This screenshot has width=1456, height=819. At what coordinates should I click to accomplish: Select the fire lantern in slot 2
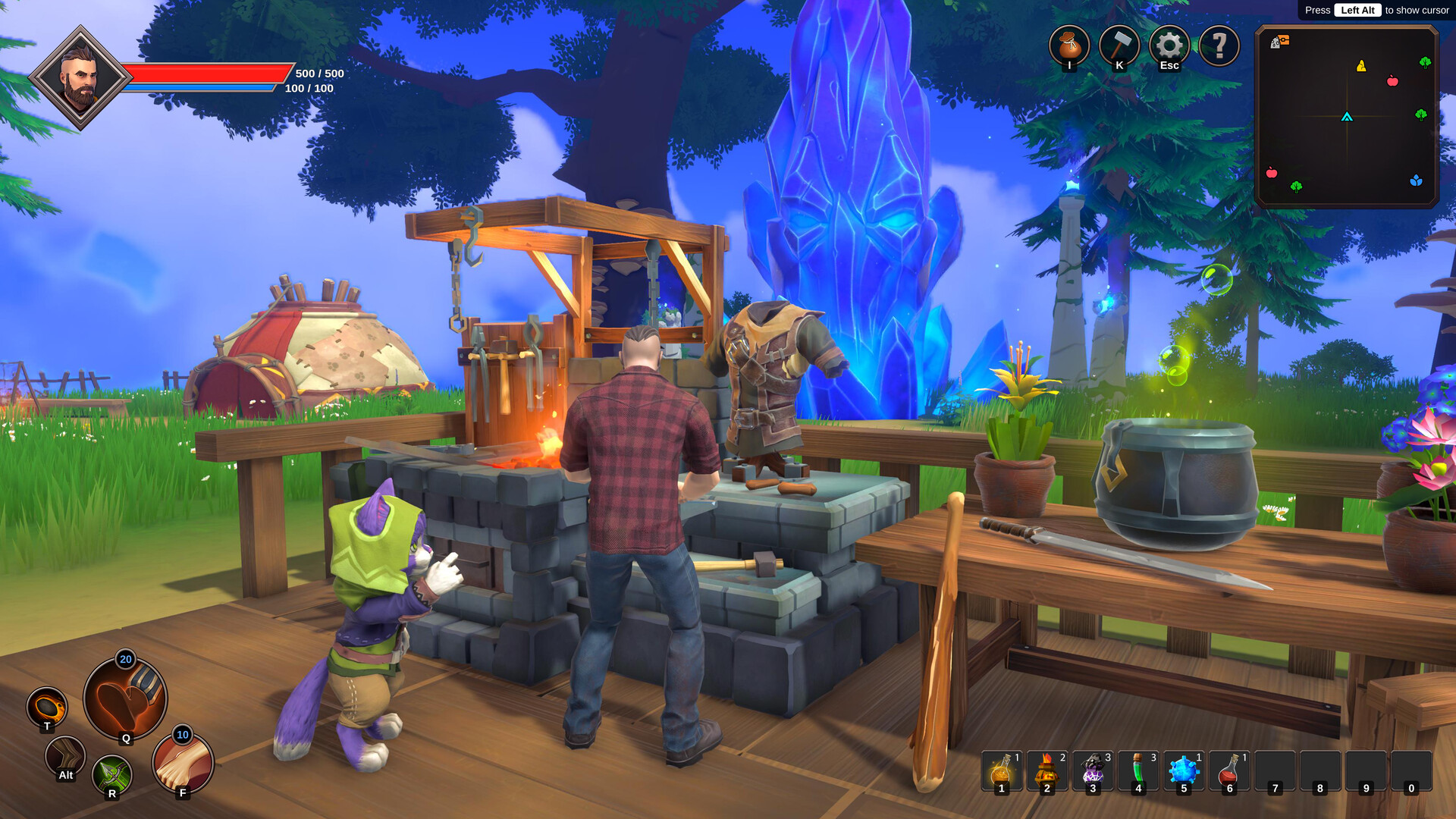point(1047,770)
